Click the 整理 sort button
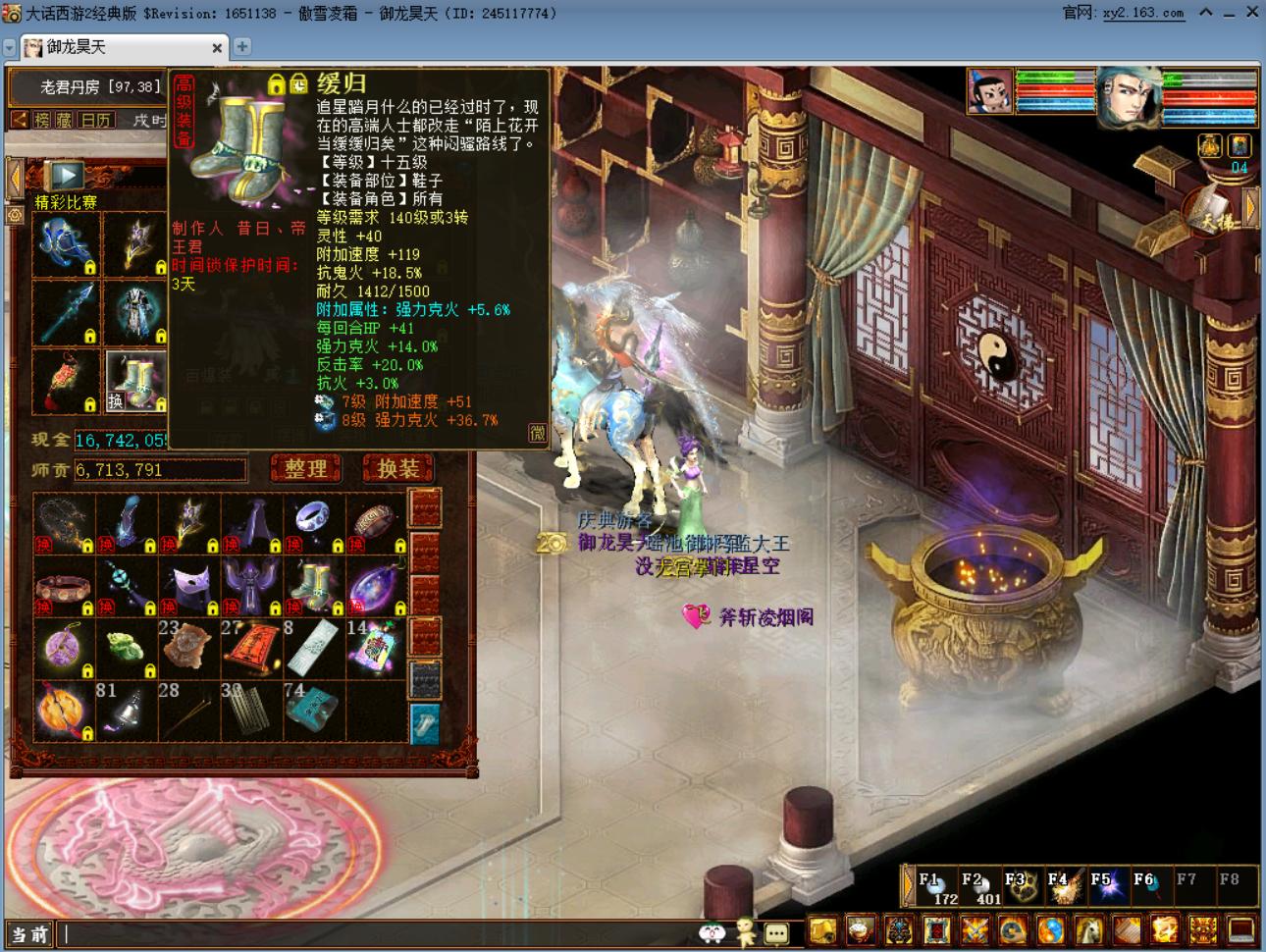Screen dimensions: 1266x952 point(305,469)
